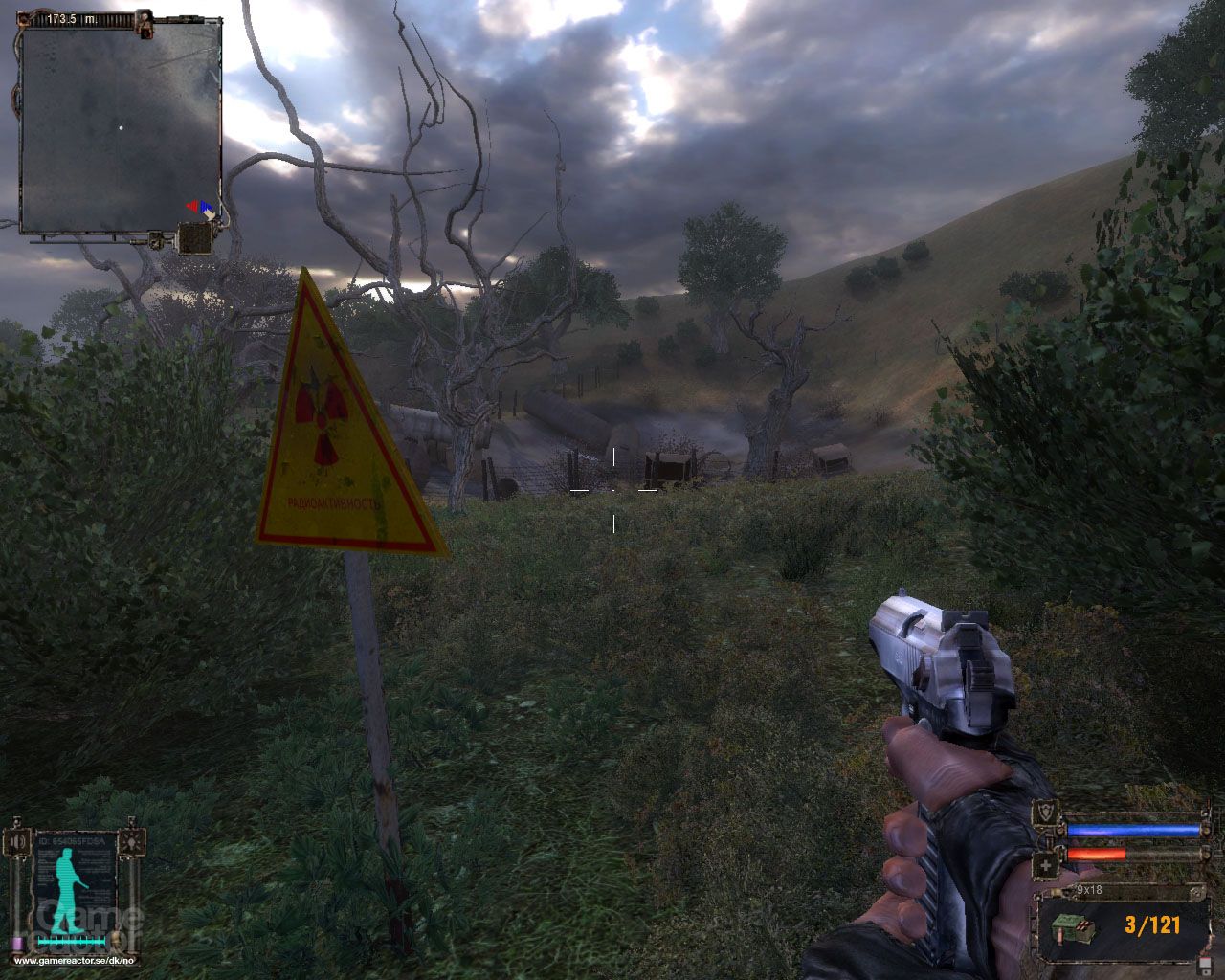Click the health cross icon
Viewport: 1225px width, 980px height.
pos(1046,867)
